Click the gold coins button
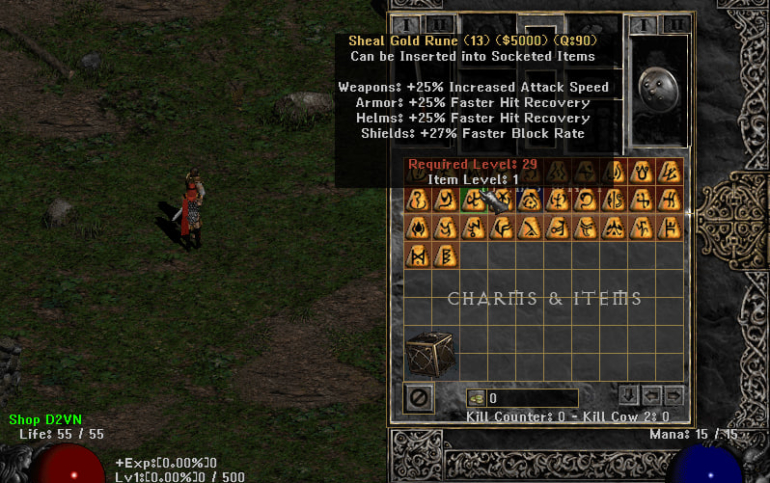The height and width of the screenshot is (483, 770). click(476, 398)
